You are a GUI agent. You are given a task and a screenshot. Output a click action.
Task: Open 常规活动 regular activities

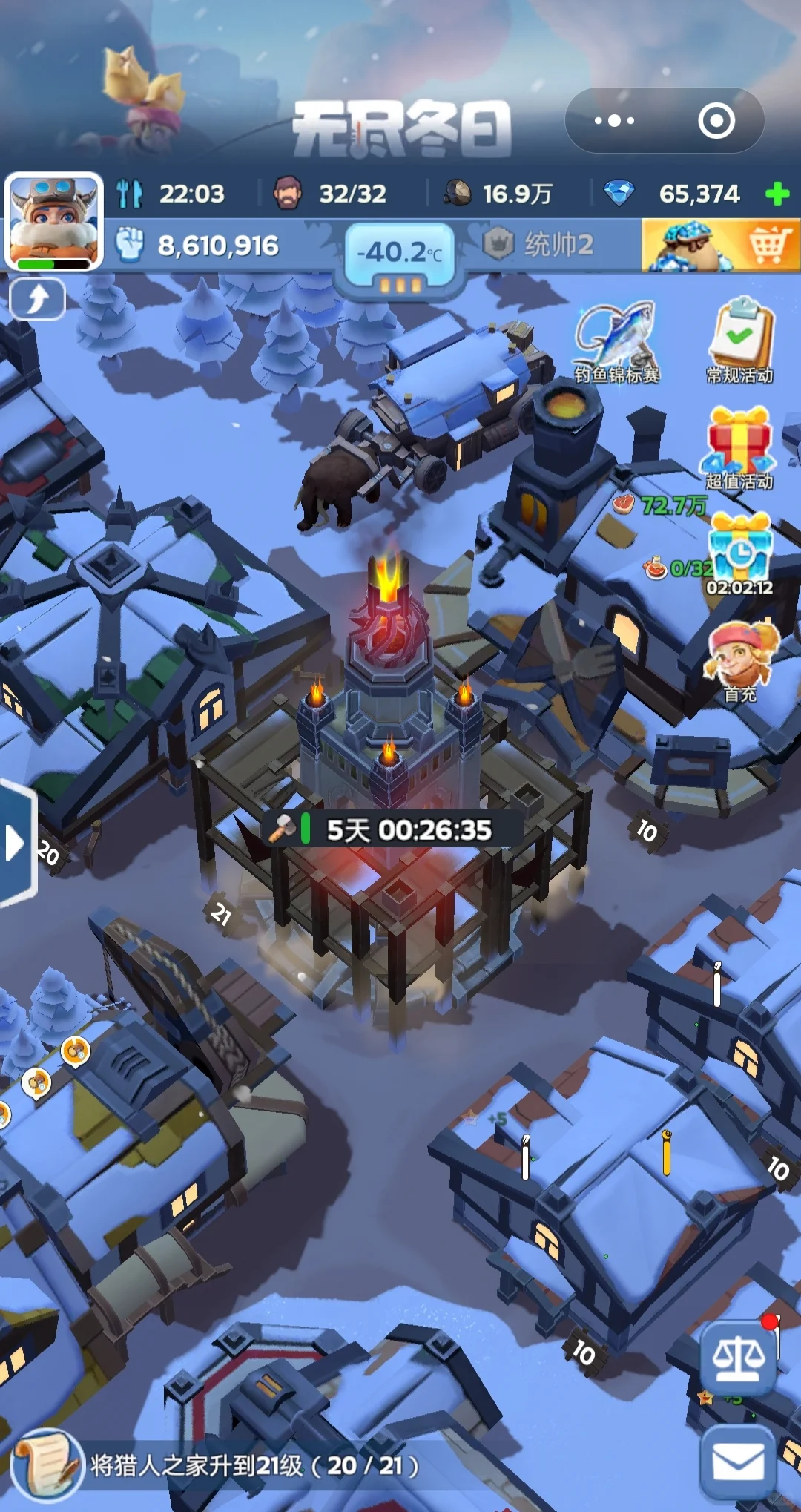point(739,342)
